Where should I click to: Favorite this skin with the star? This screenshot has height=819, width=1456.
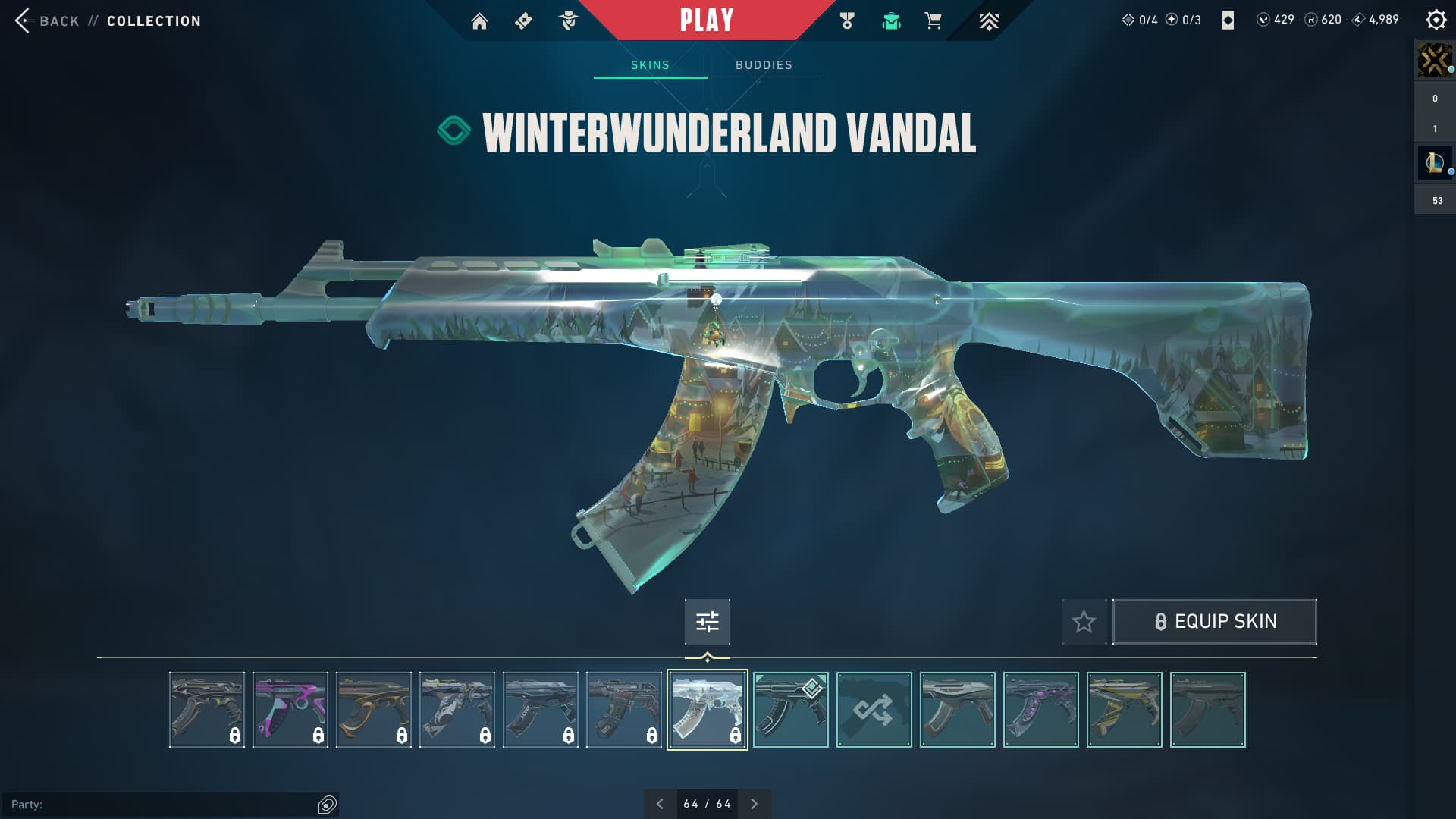[x=1084, y=622]
